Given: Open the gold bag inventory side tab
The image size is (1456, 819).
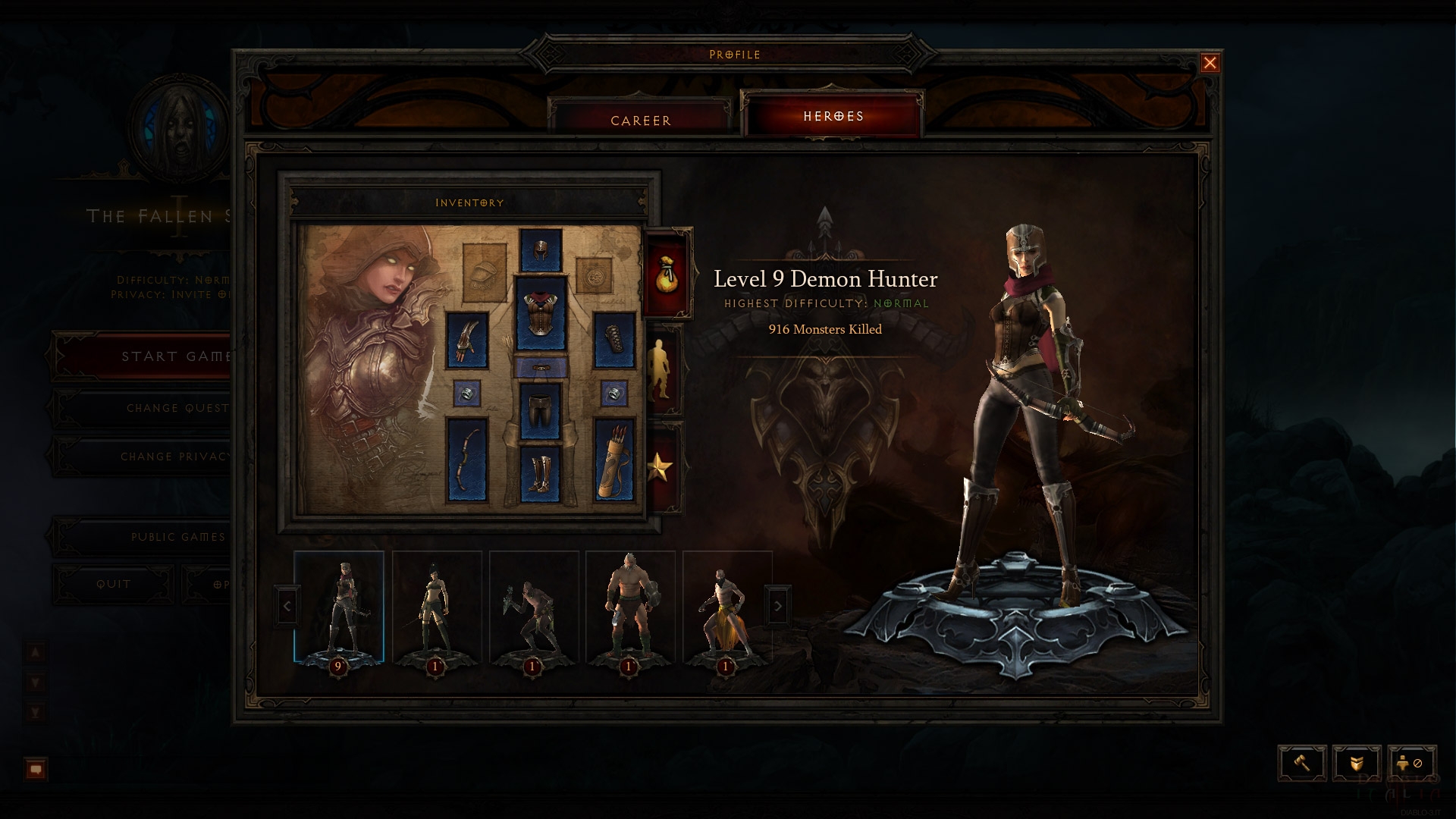Looking at the screenshot, I should click(x=667, y=275).
